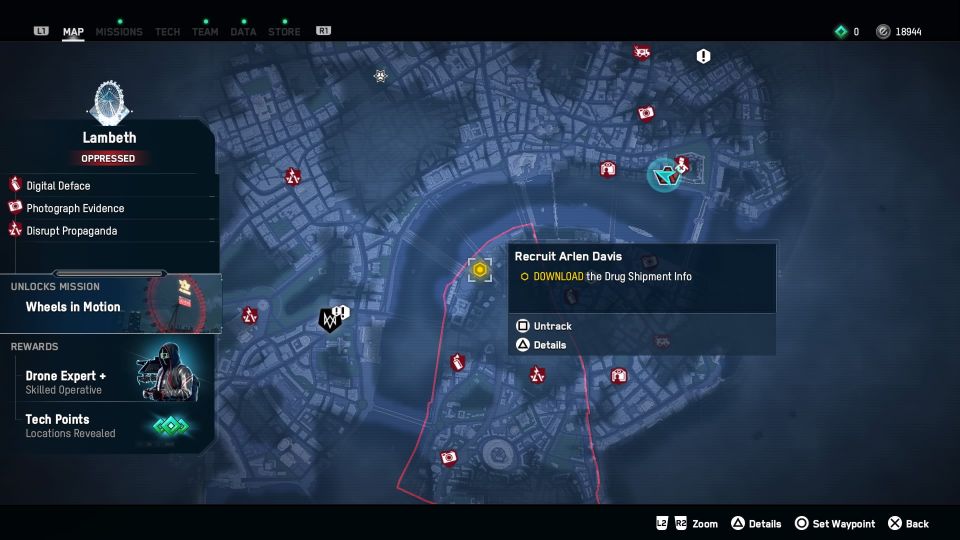Switch to the Team tab
Screen dimensions: 960x540
click(x=205, y=32)
